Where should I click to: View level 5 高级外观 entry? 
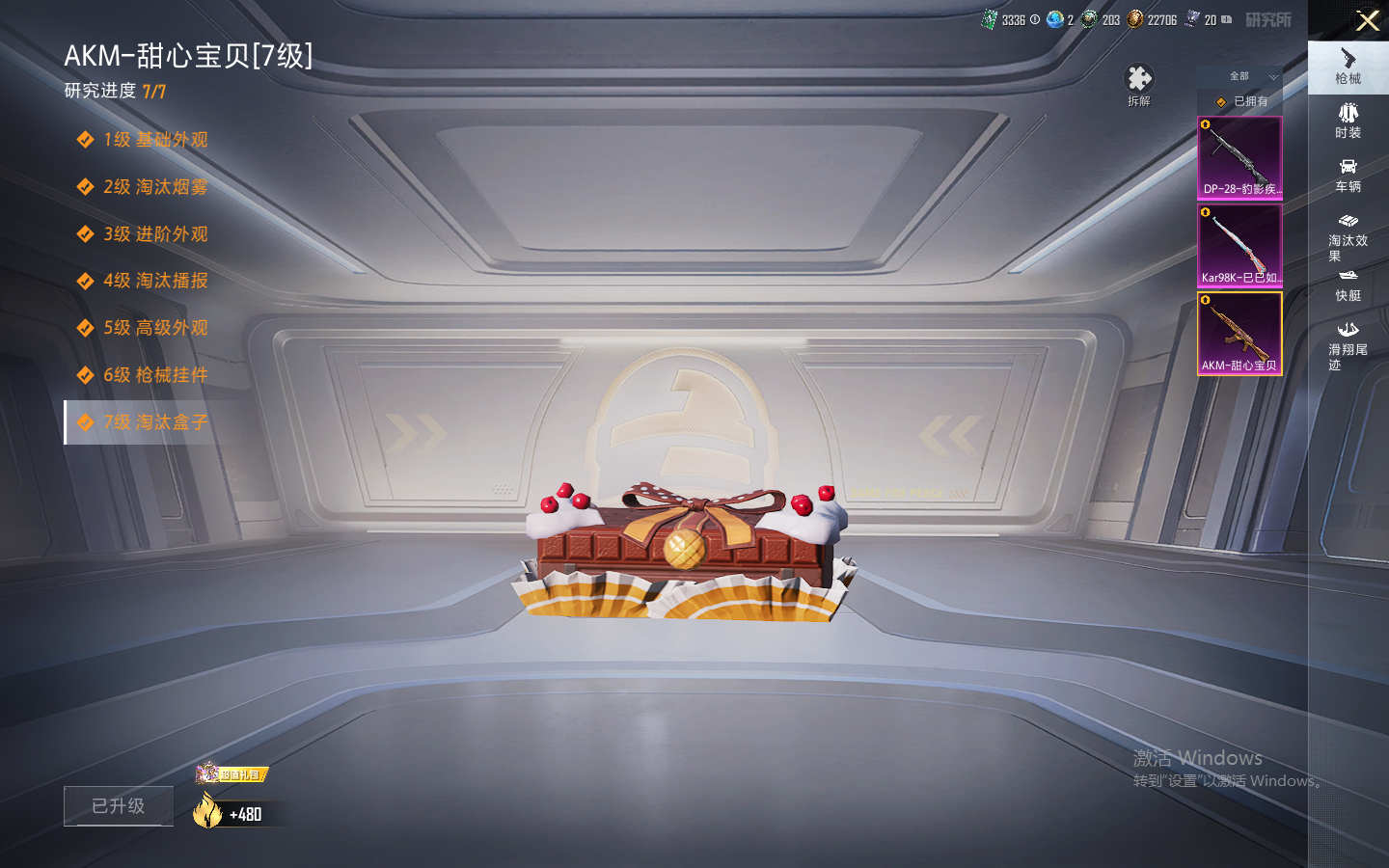tap(155, 328)
